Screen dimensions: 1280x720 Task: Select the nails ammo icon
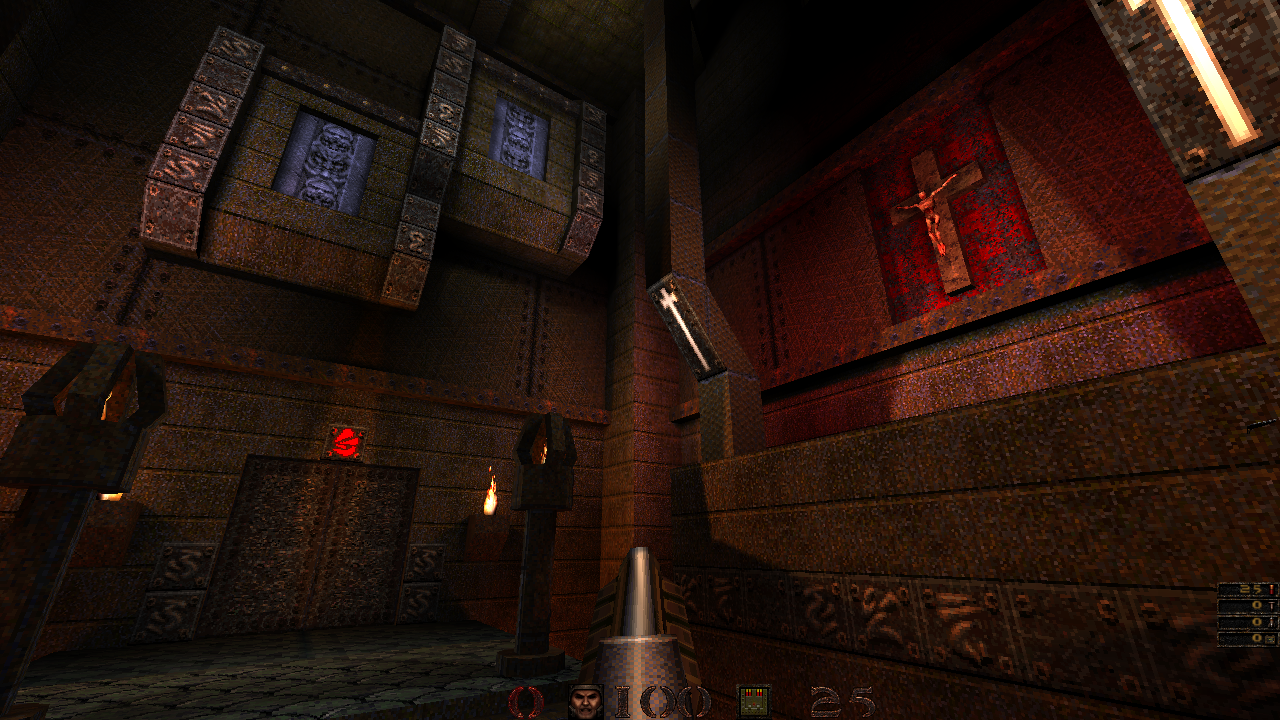point(1272,607)
